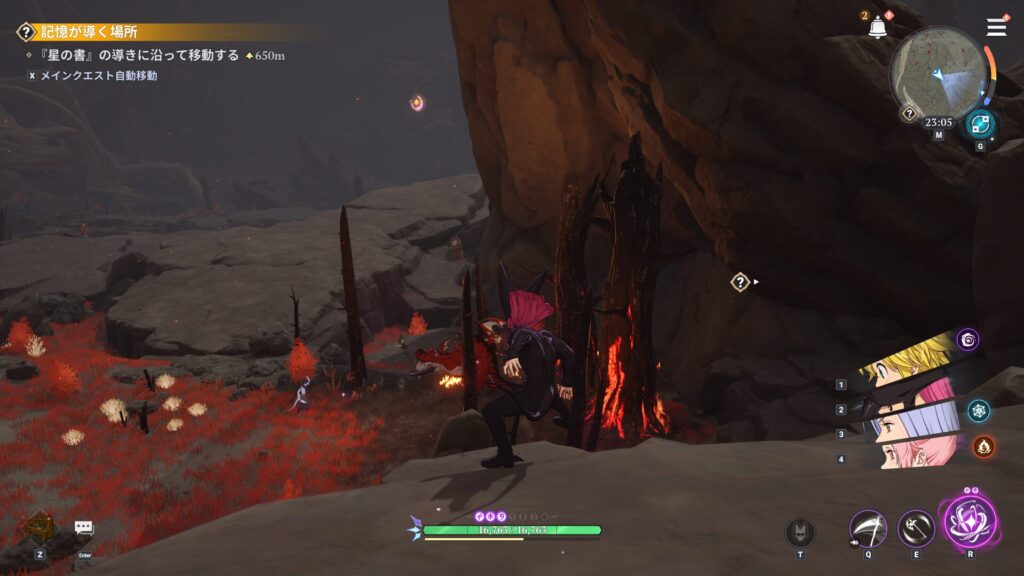1024x576 pixels.
Task: Activate the purple swirl skill icon
Action: [968, 340]
